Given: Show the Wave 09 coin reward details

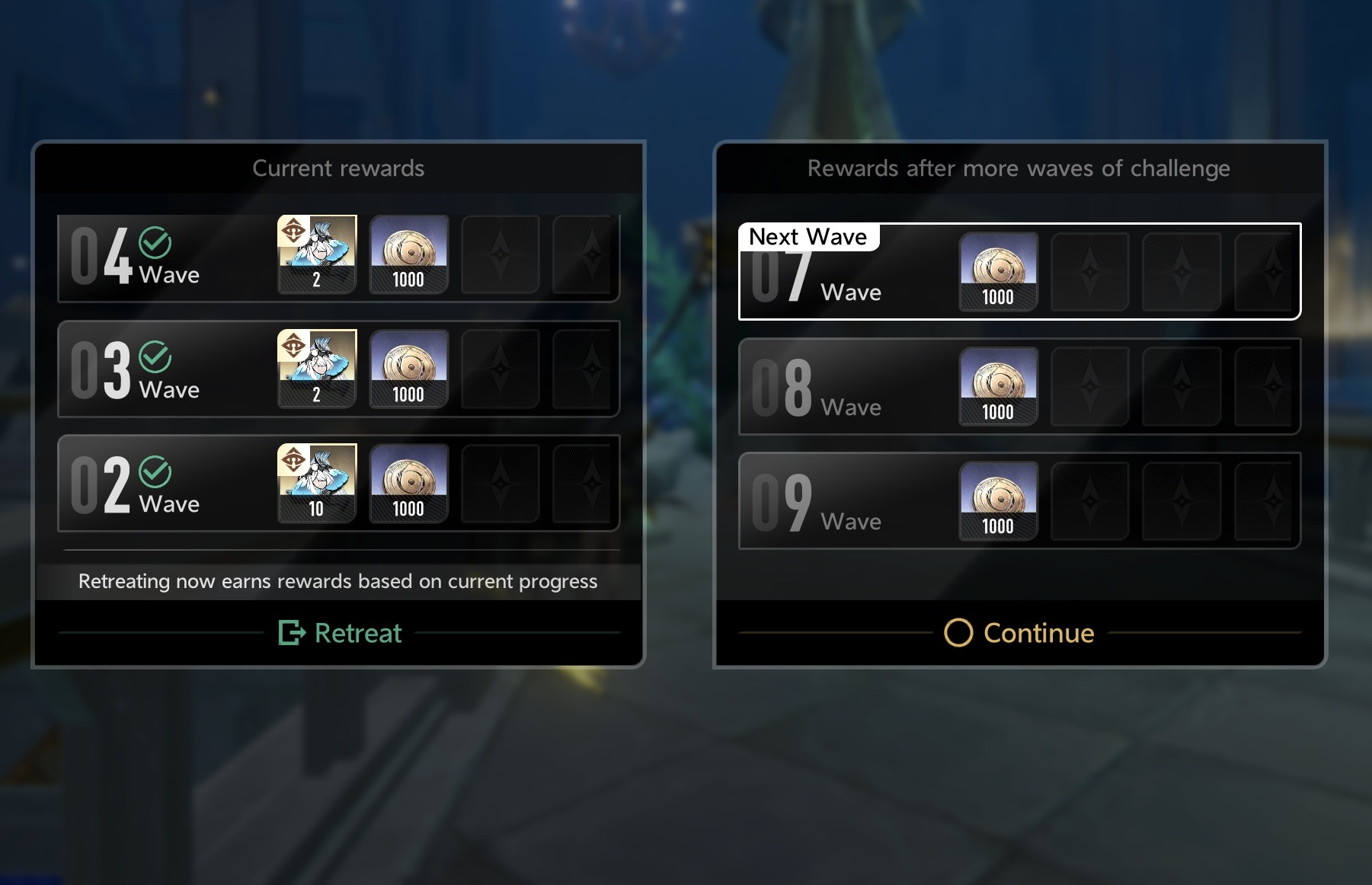Looking at the screenshot, I should (998, 500).
